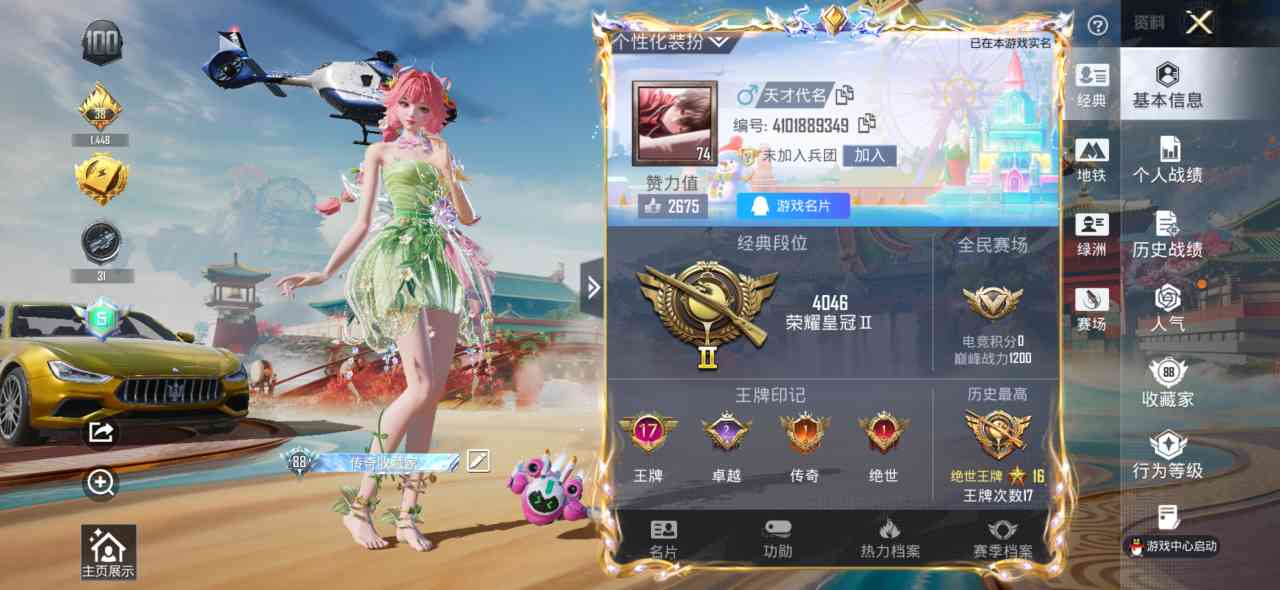Close the profile screen with the X
Viewport: 1280px width, 590px height.
pos(1198,23)
